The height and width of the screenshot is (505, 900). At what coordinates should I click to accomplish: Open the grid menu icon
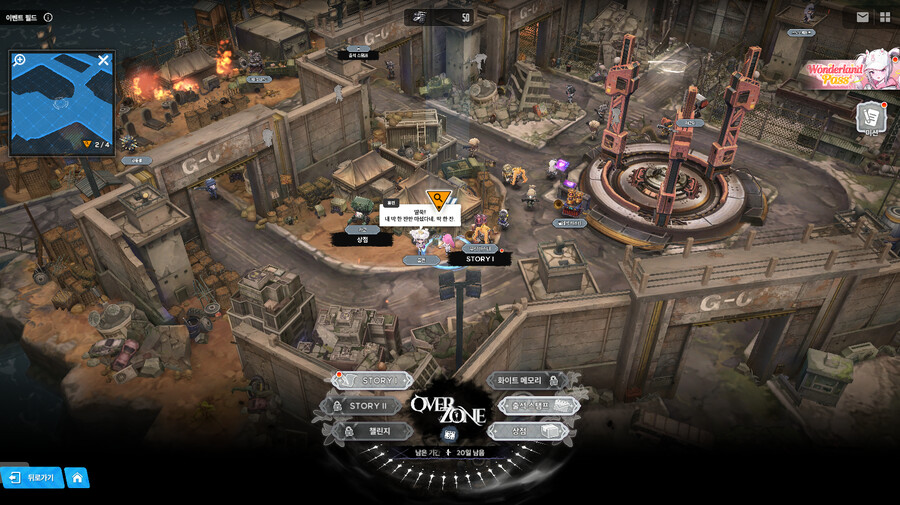point(885,17)
